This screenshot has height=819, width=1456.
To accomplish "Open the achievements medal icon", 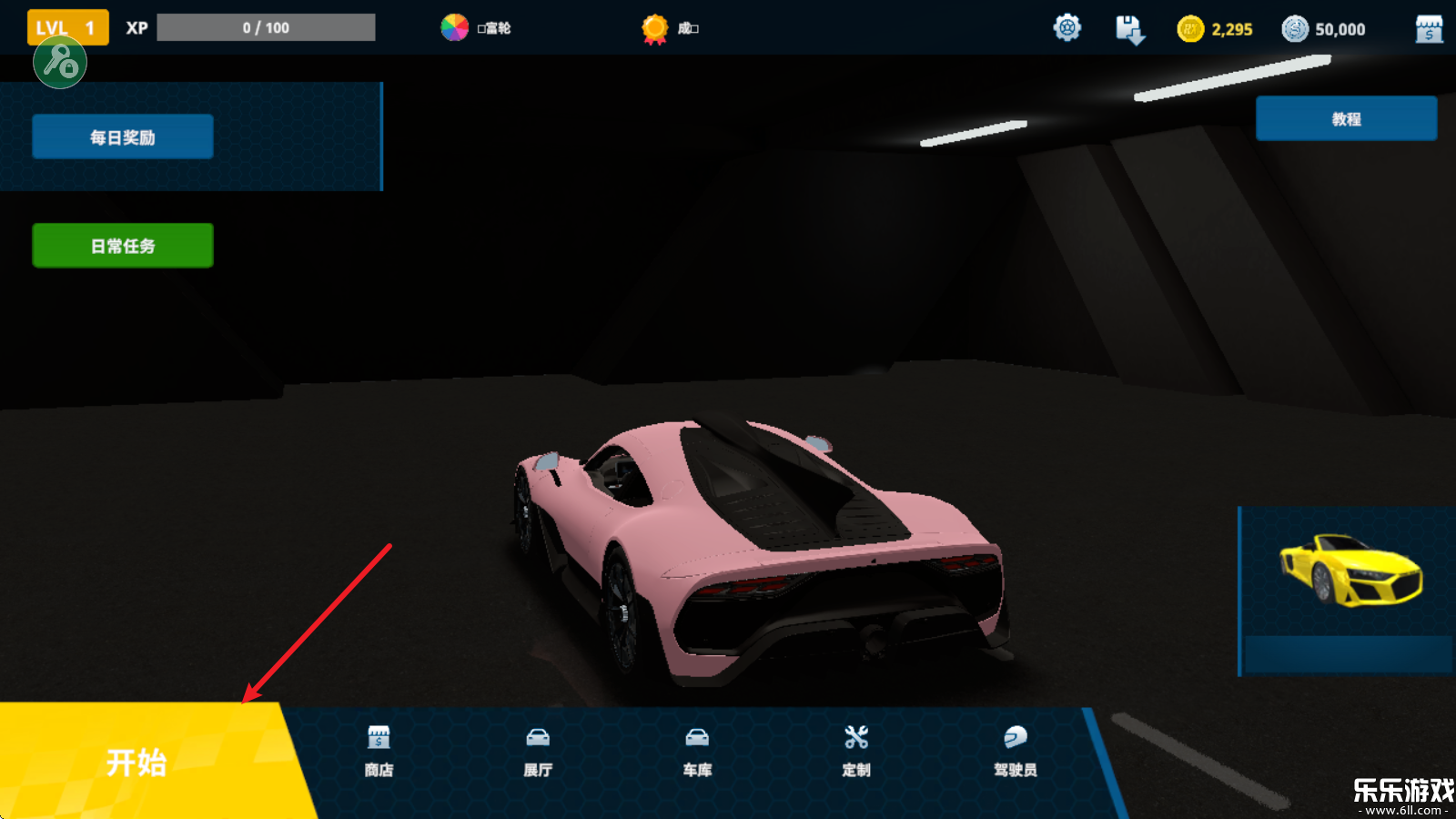I will click(655, 29).
